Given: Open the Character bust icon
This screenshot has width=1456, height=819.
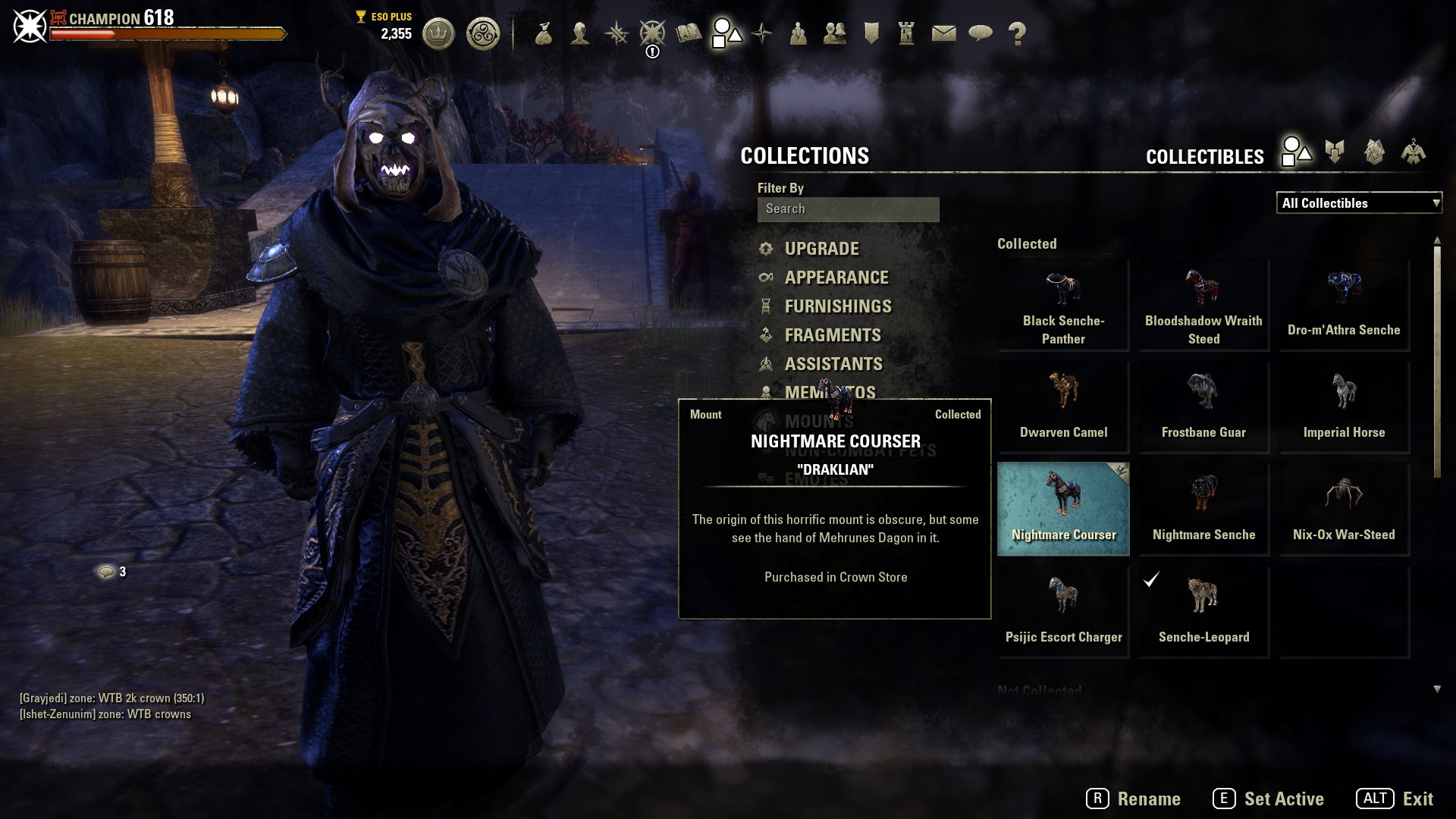Looking at the screenshot, I should [x=580, y=33].
